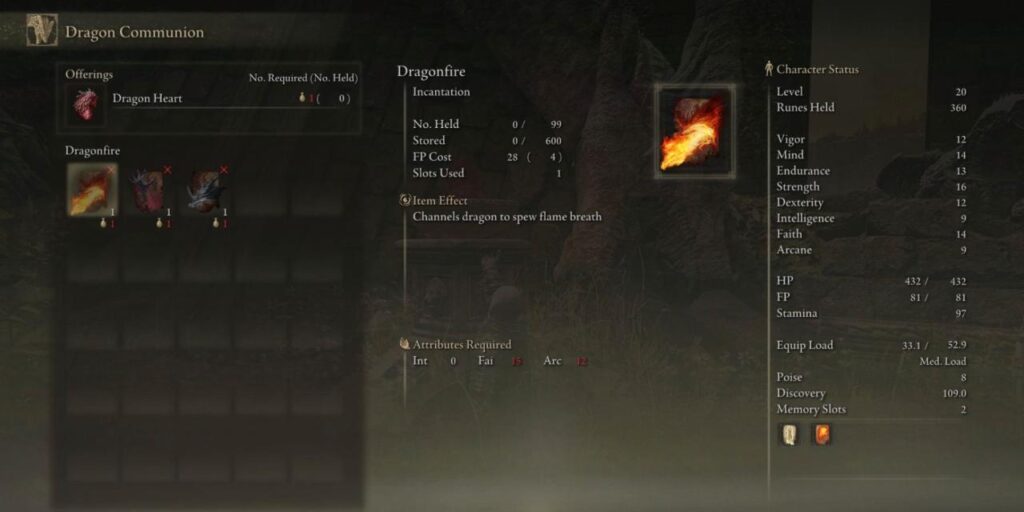Choose the red dragon claw incantation
The image size is (1024, 512).
(x=149, y=190)
